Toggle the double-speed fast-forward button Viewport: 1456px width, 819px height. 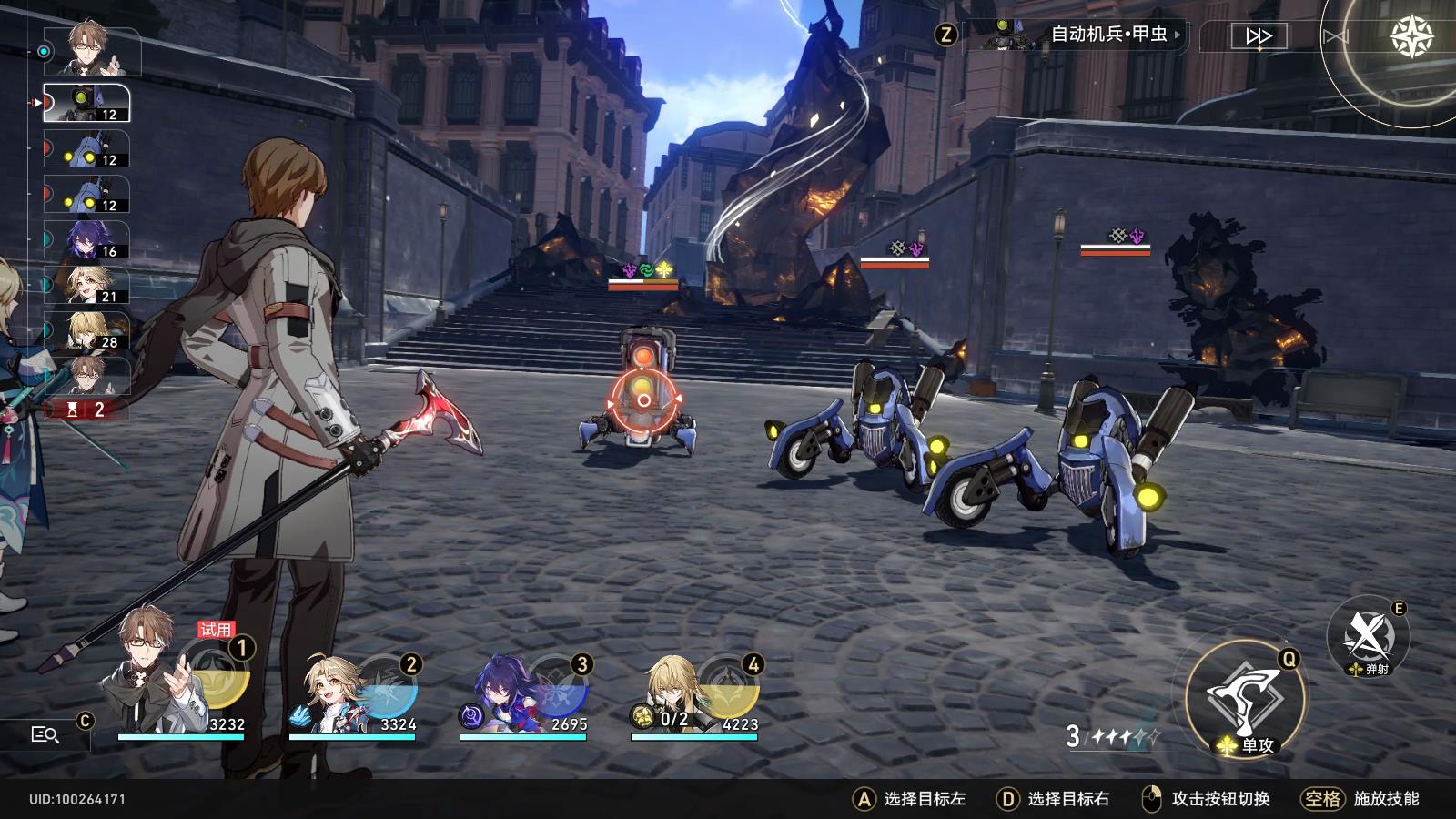click(1258, 36)
